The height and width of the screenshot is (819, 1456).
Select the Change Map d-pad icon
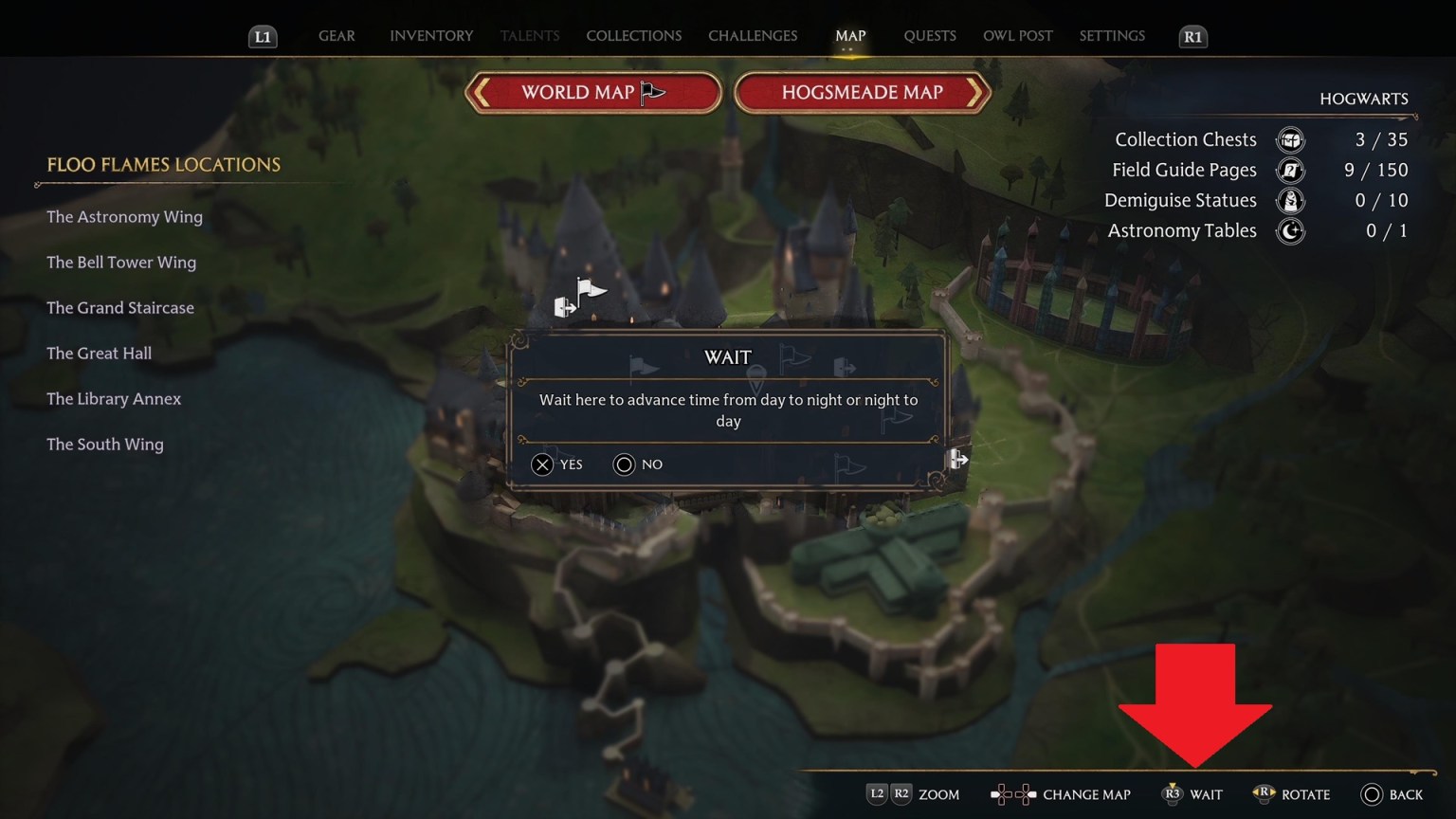tap(1013, 793)
